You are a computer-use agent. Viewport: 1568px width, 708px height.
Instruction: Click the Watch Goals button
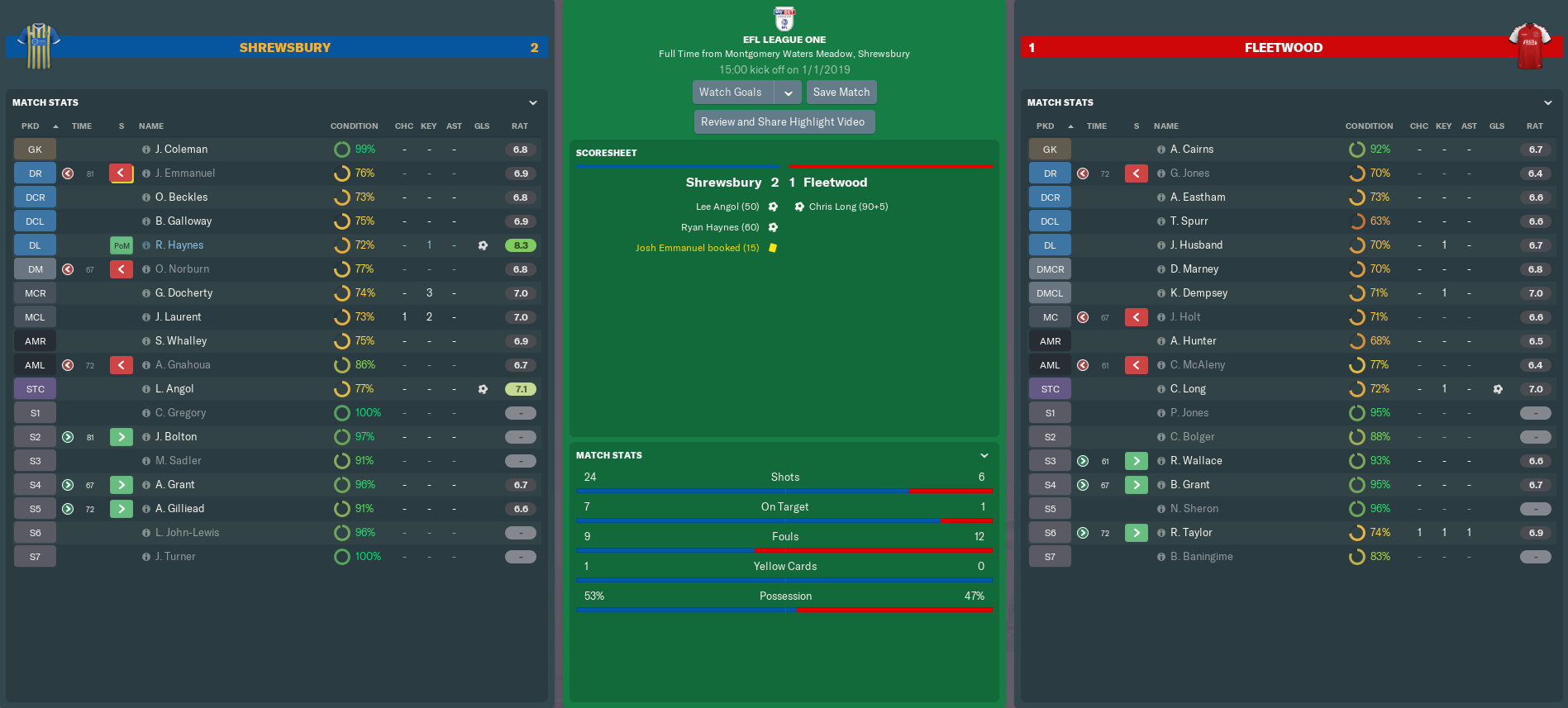(732, 93)
